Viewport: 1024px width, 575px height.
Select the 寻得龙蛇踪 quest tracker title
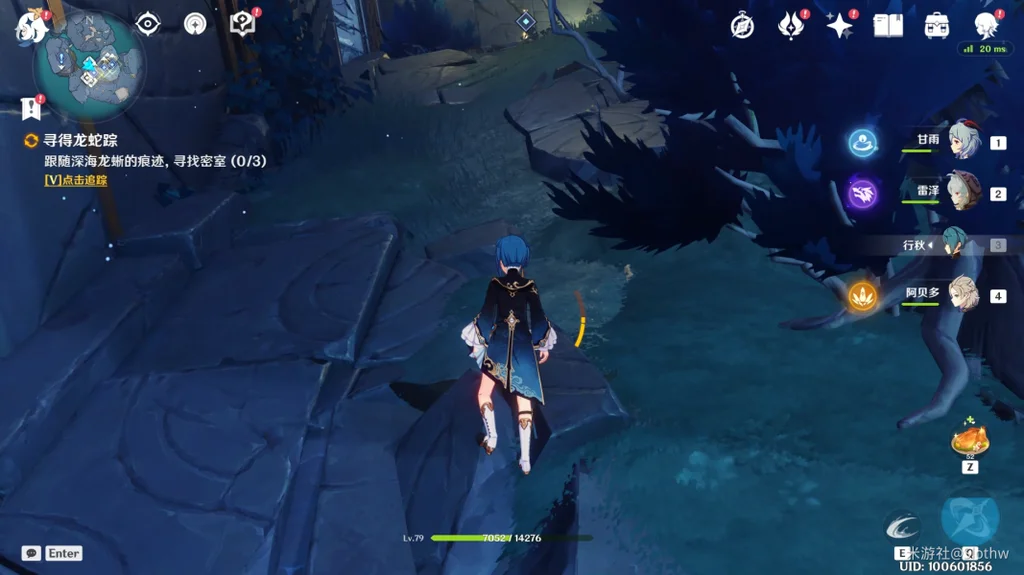80,141
